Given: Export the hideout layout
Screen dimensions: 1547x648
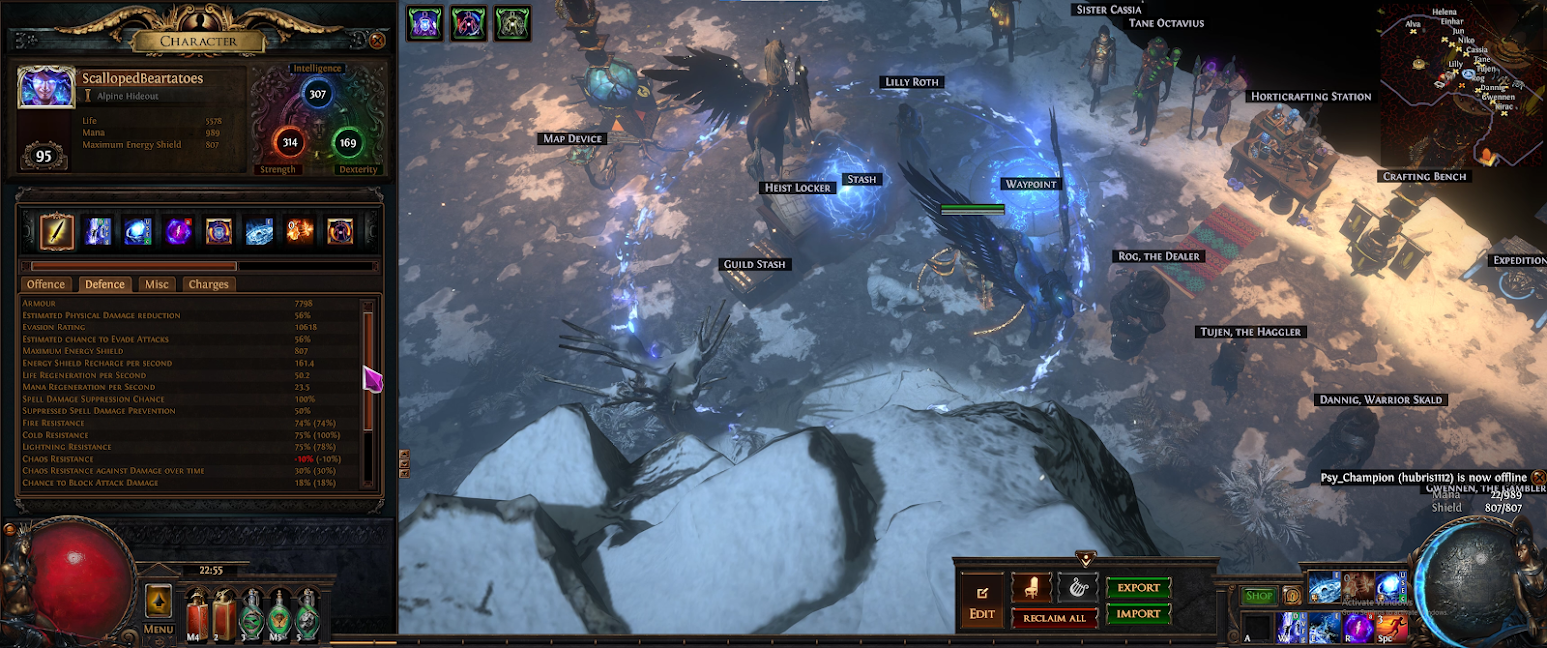Looking at the screenshot, I should coord(1138,588).
